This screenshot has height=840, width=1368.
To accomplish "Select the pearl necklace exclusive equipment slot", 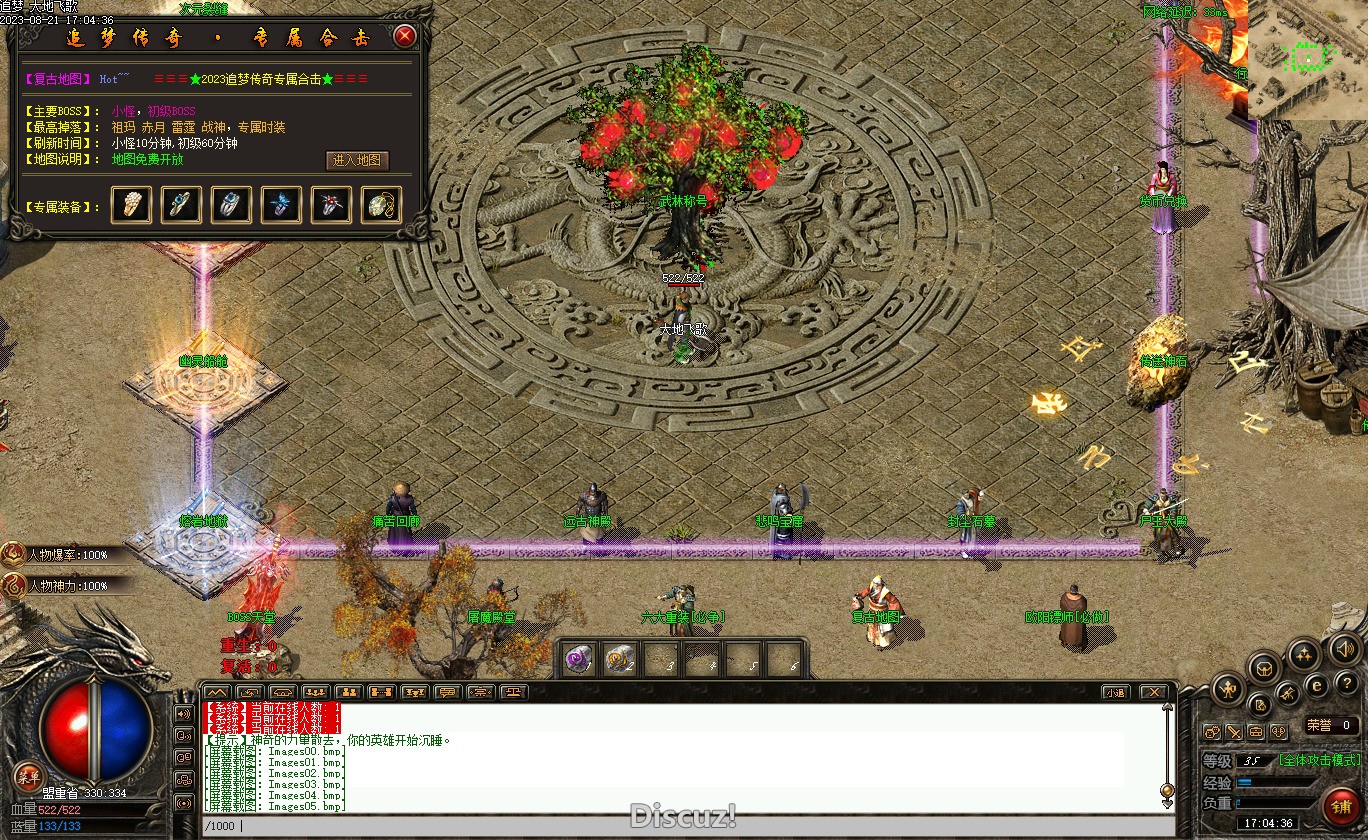I will click(381, 205).
